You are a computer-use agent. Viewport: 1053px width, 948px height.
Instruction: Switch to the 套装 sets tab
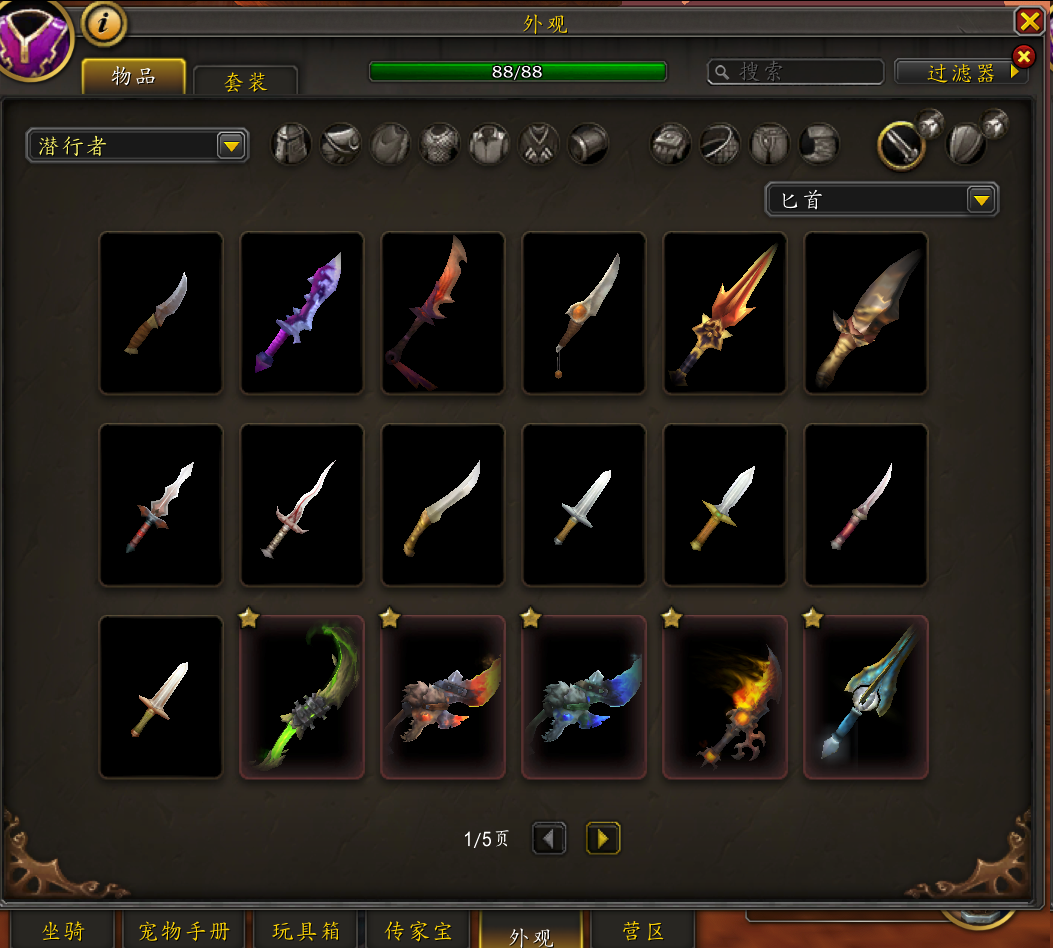click(x=245, y=82)
